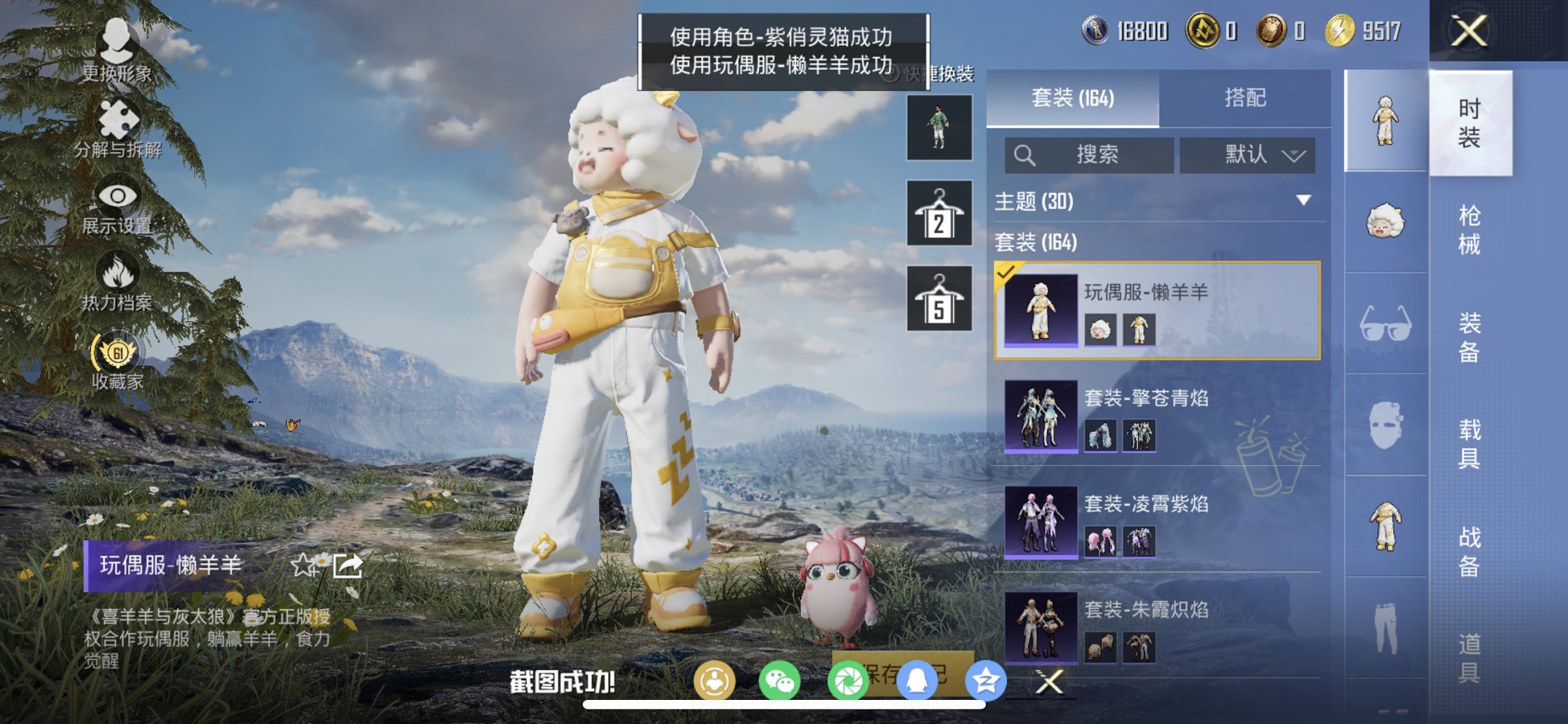The width and height of the screenshot is (1568, 724).
Task: Open the 默认 sorting dropdown
Action: pyautogui.click(x=1247, y=155)
